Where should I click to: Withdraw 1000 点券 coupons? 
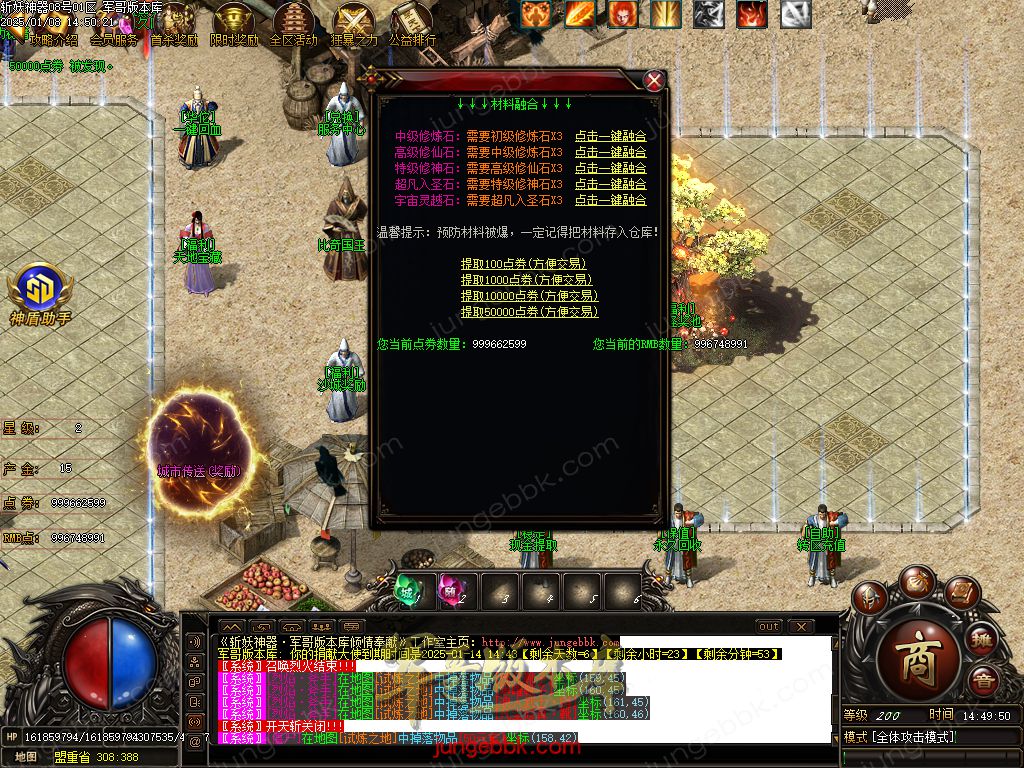pyautogui.click(x=525, y=280)
